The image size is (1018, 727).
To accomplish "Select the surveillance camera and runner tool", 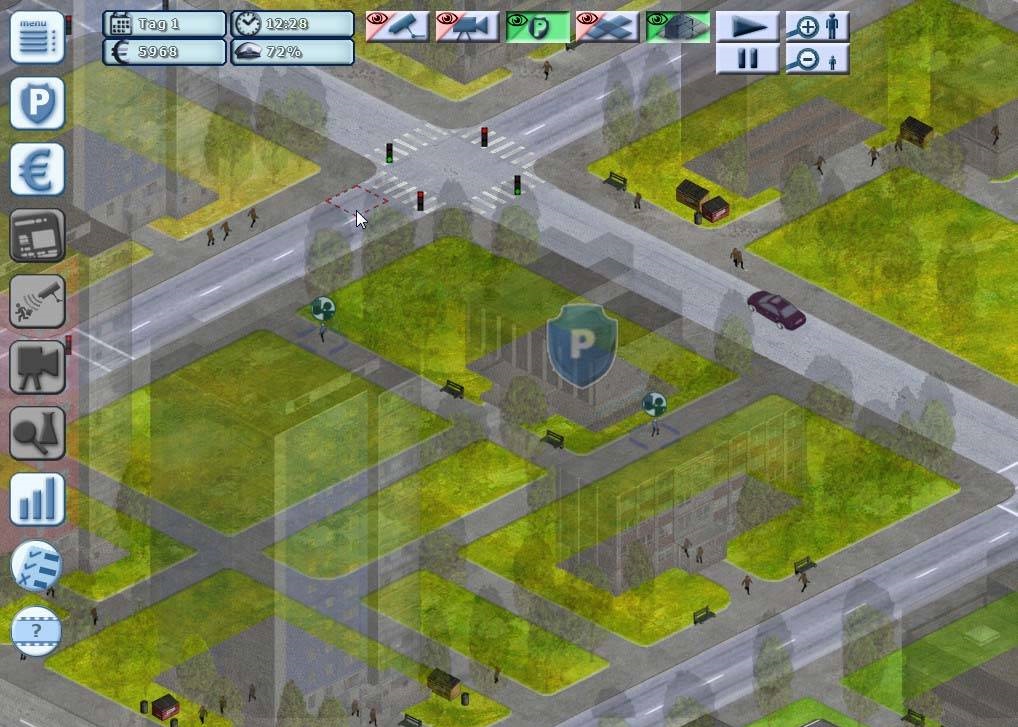I will 38,301.
